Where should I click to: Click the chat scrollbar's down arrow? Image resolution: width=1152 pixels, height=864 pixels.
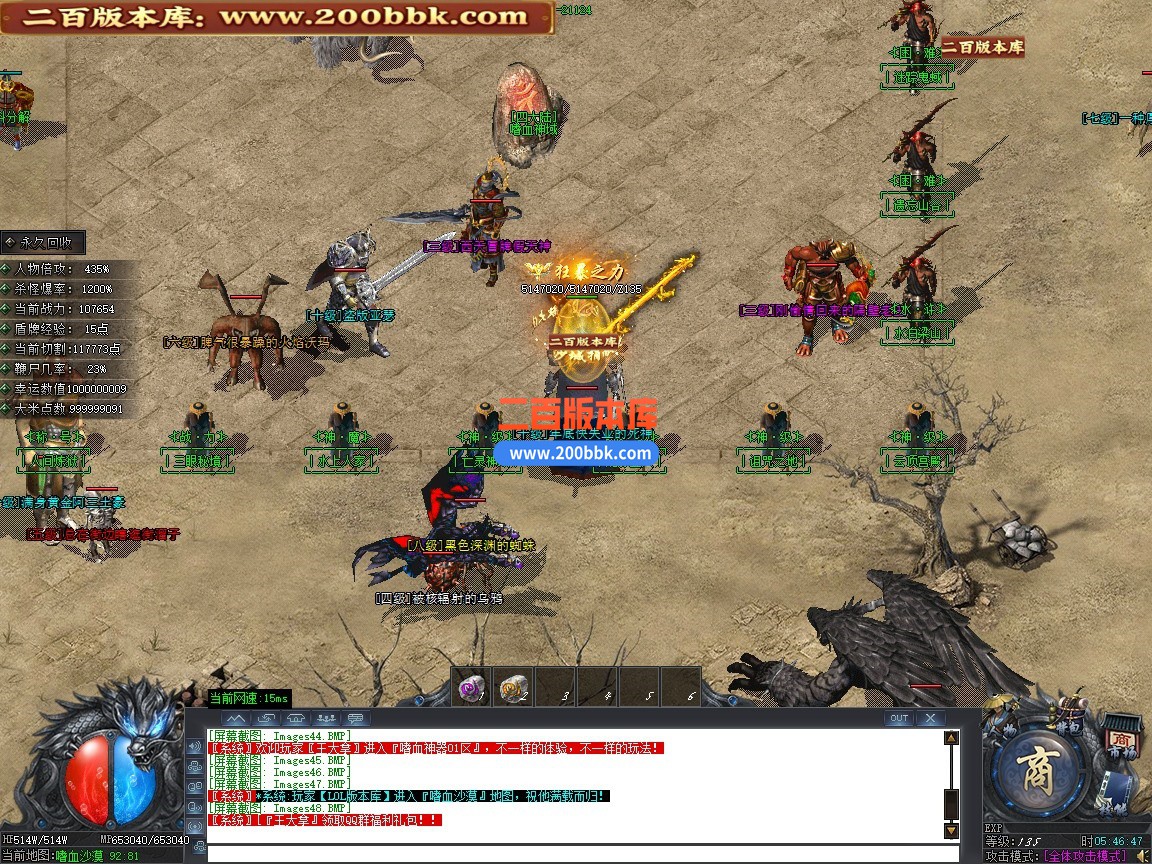951,830
